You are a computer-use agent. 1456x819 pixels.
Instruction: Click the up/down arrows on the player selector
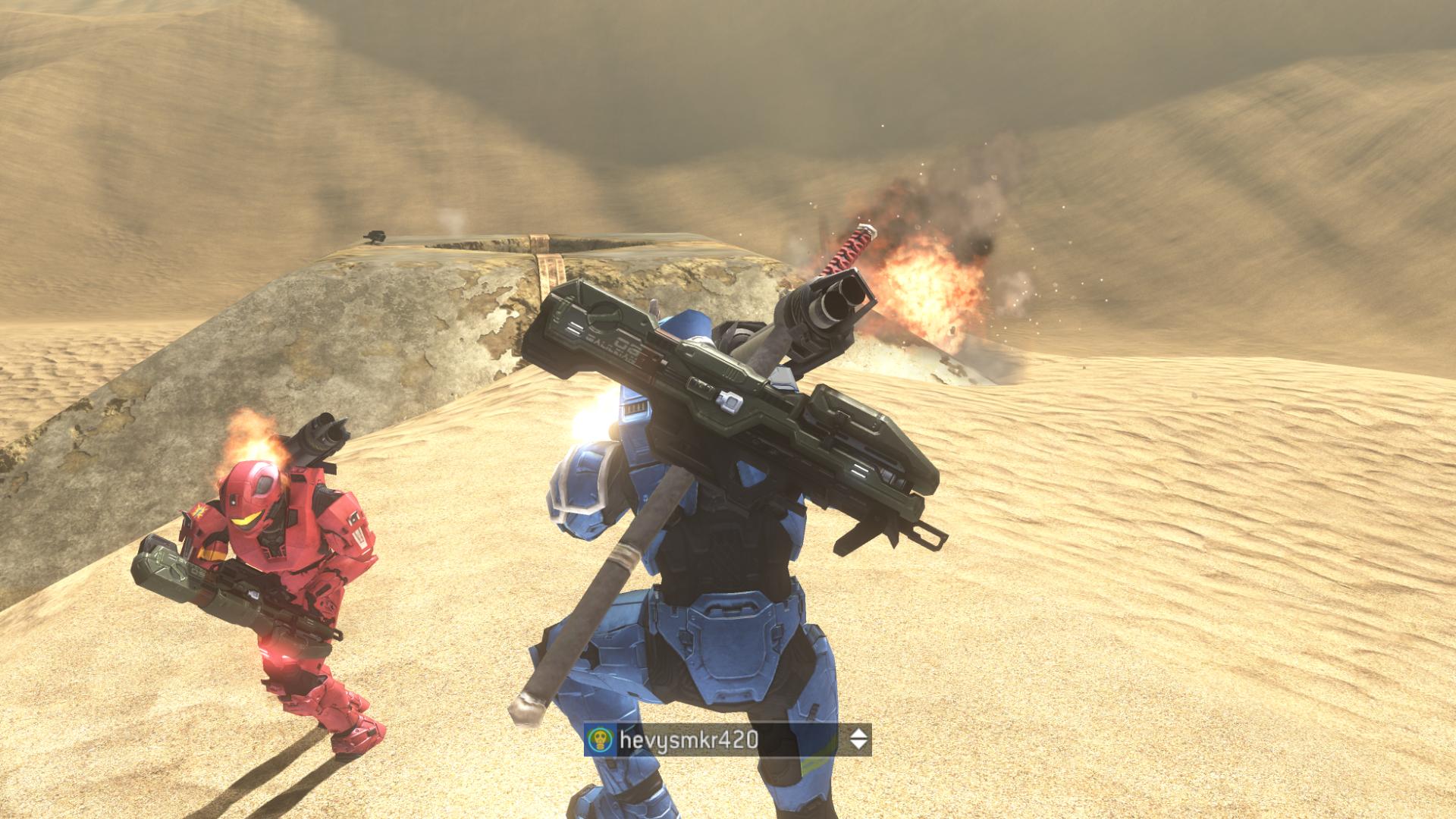(x=858, y=739)
